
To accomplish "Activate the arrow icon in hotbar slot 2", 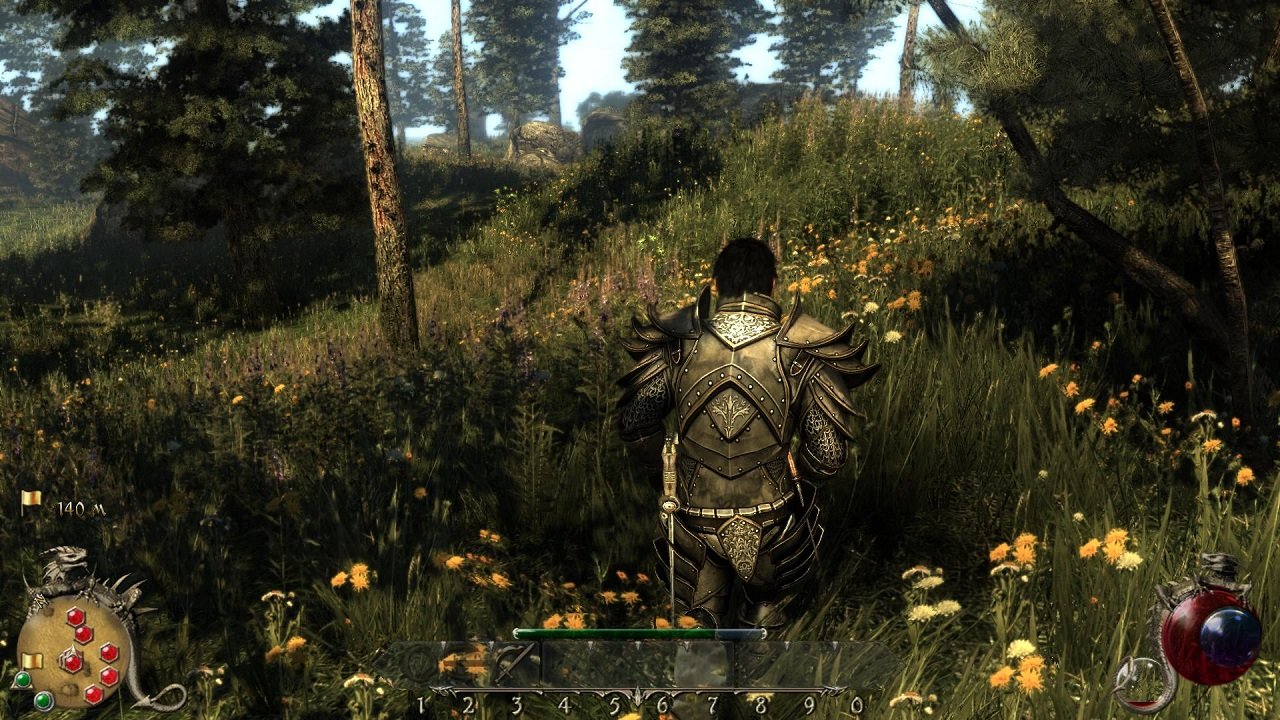I will (466, 663).
